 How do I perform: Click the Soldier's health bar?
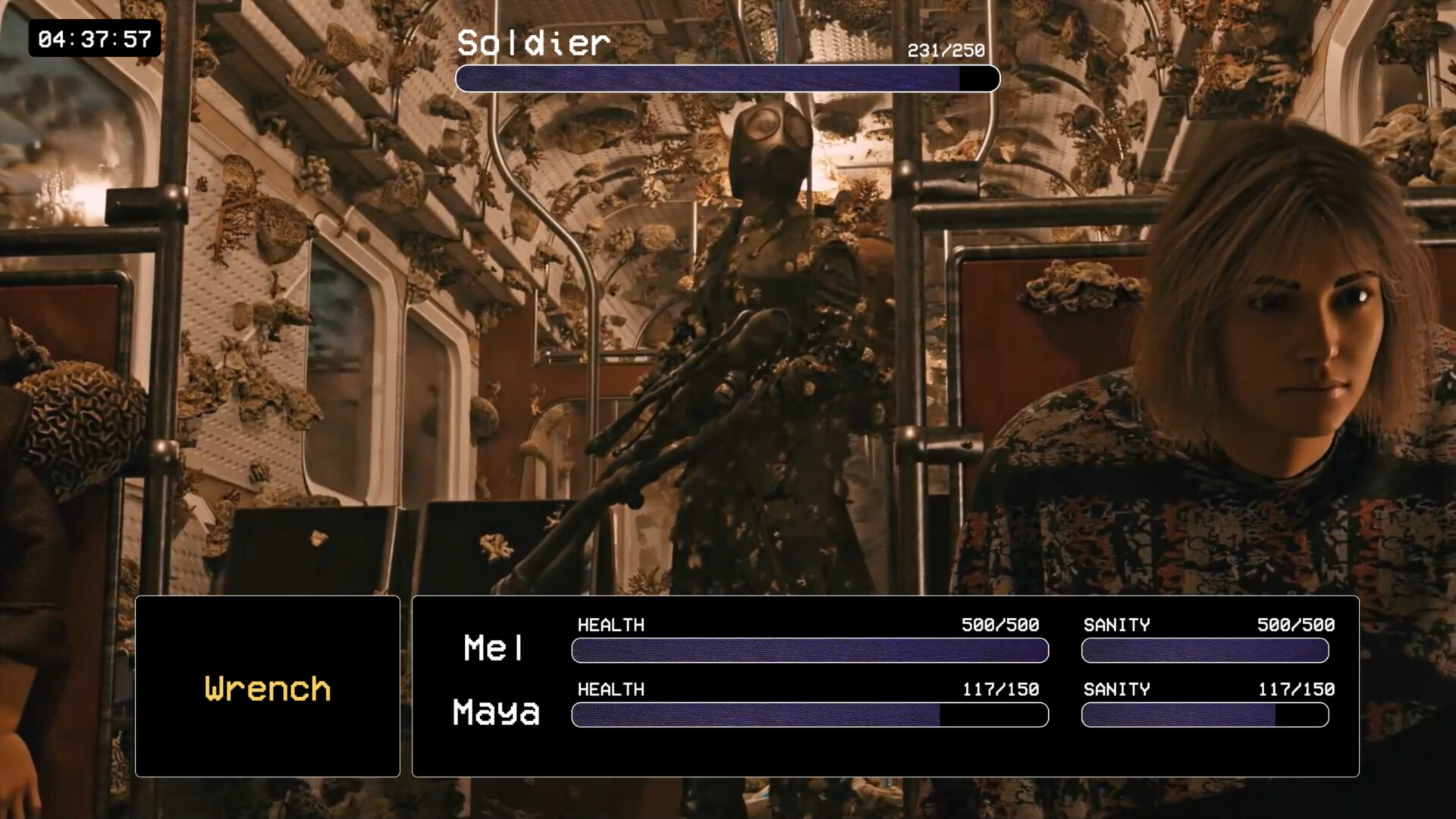point(728,78)
